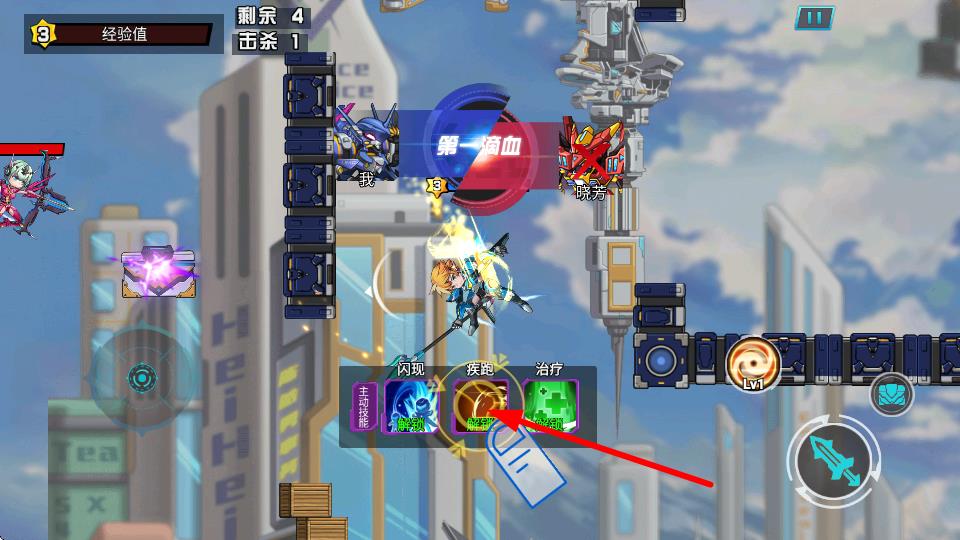Unlock the 闪现 (Flash) skill
The image size is (960, 540).
[412, 406]
